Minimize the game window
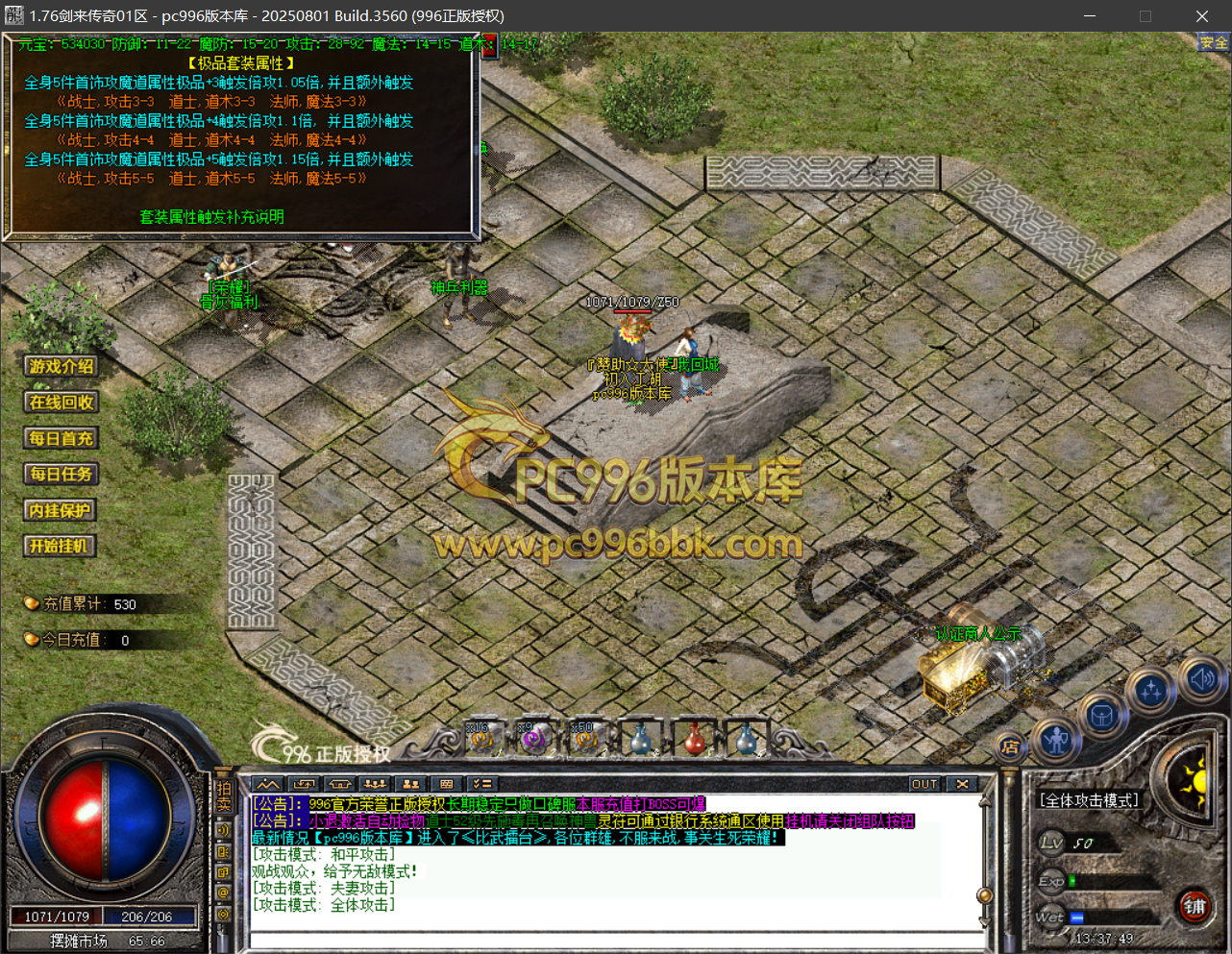 click(1090, 16)
